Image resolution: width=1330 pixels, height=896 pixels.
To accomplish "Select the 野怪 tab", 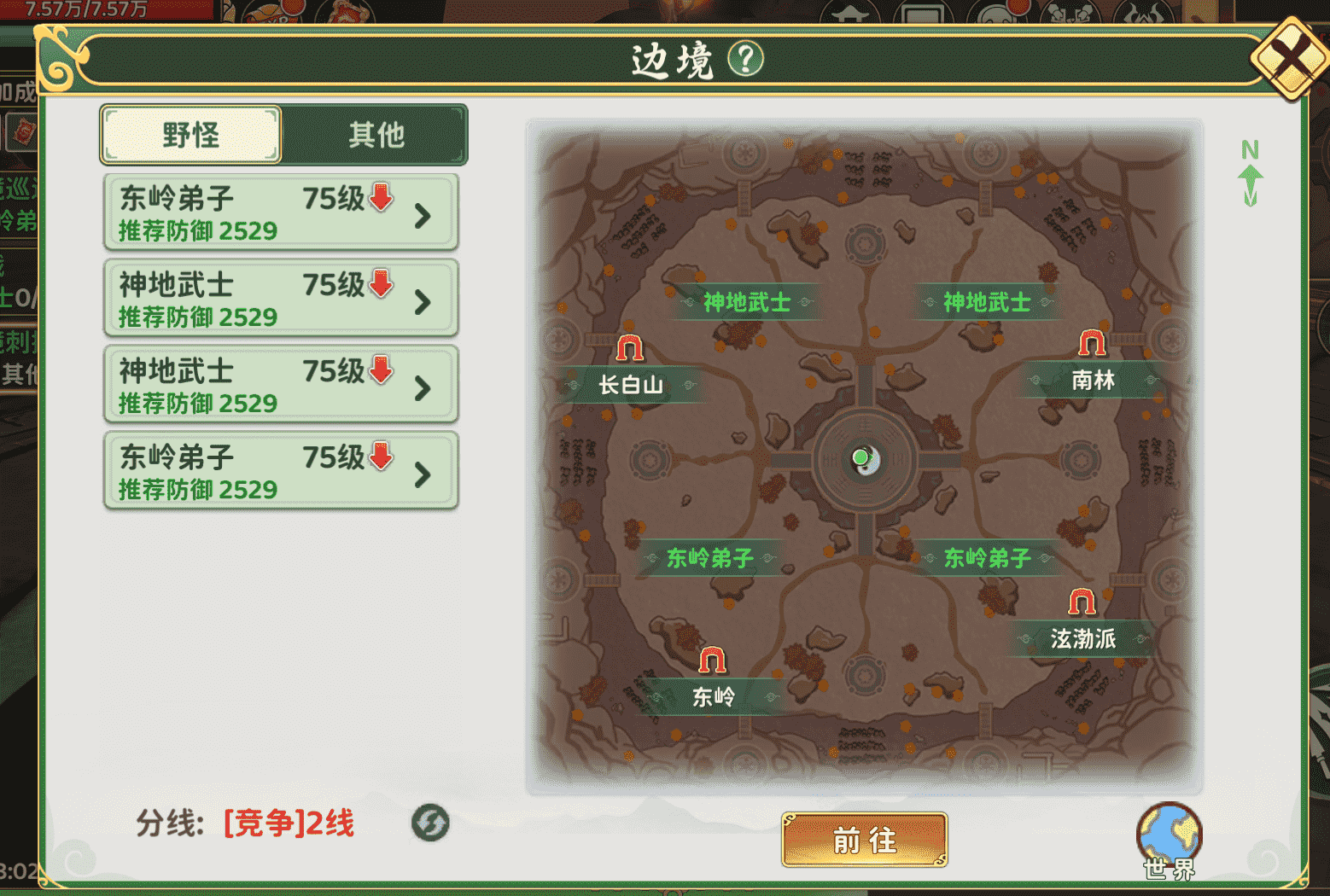I will [x=190, y=134].
